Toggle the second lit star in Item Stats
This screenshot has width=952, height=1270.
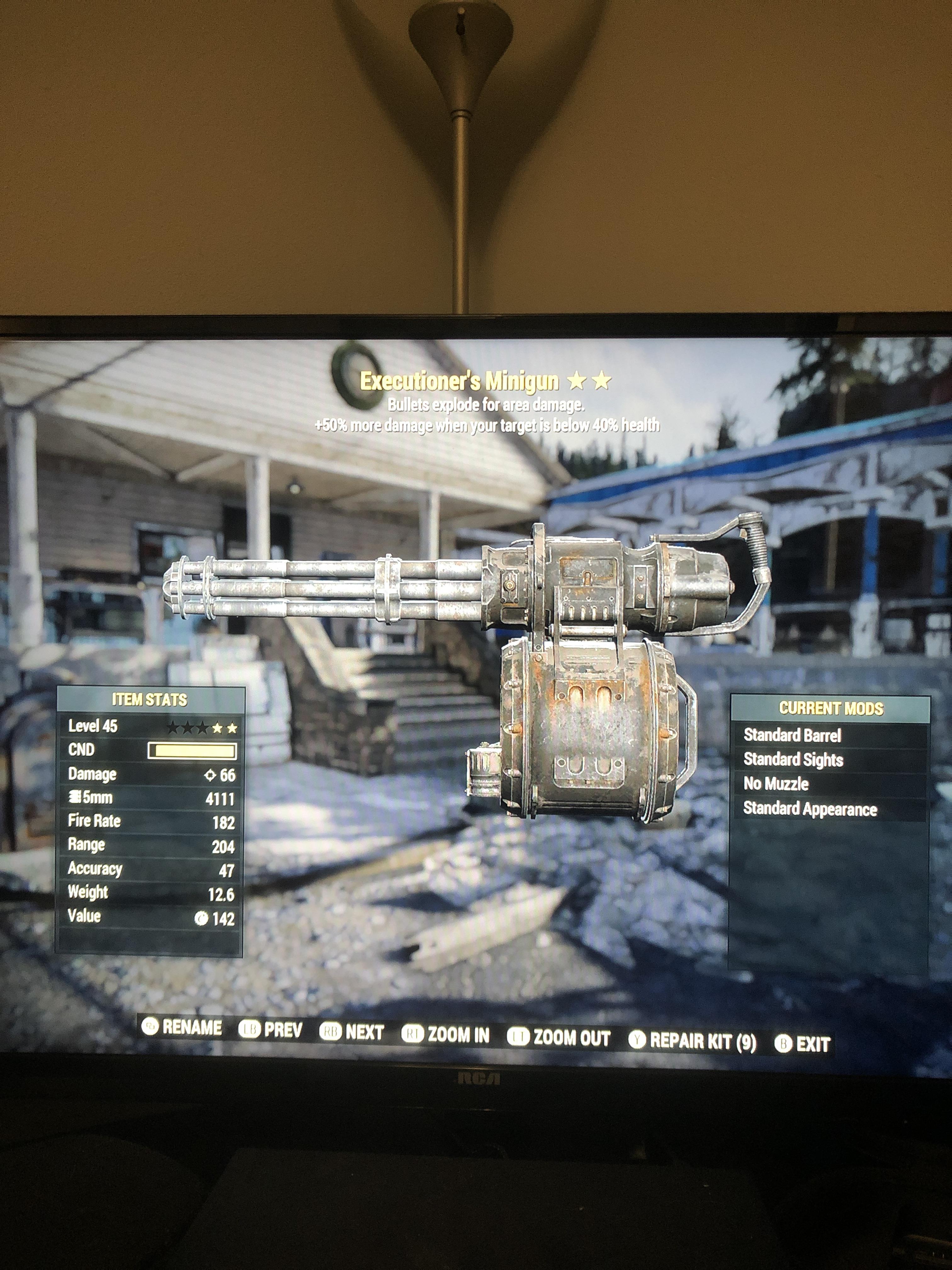232,727
